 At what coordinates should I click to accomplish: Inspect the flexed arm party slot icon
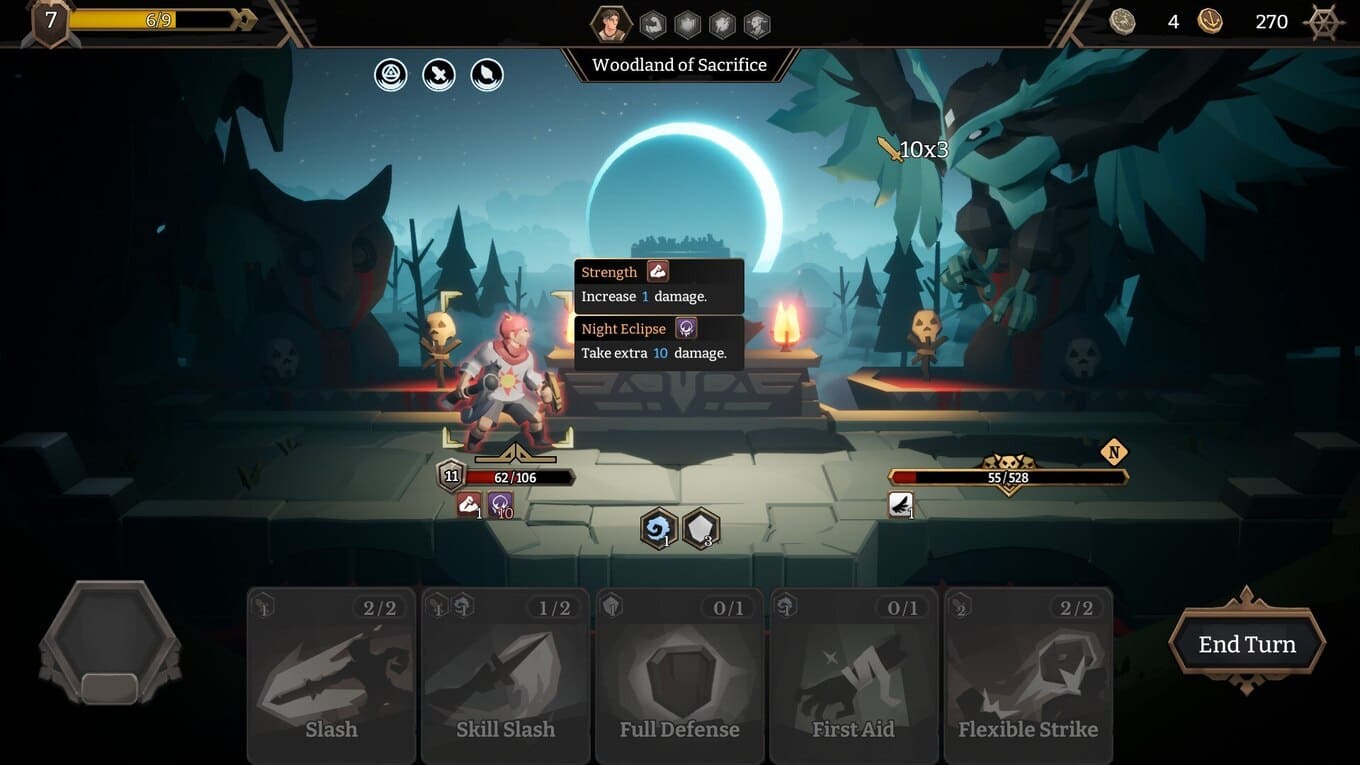click(653, 24)
